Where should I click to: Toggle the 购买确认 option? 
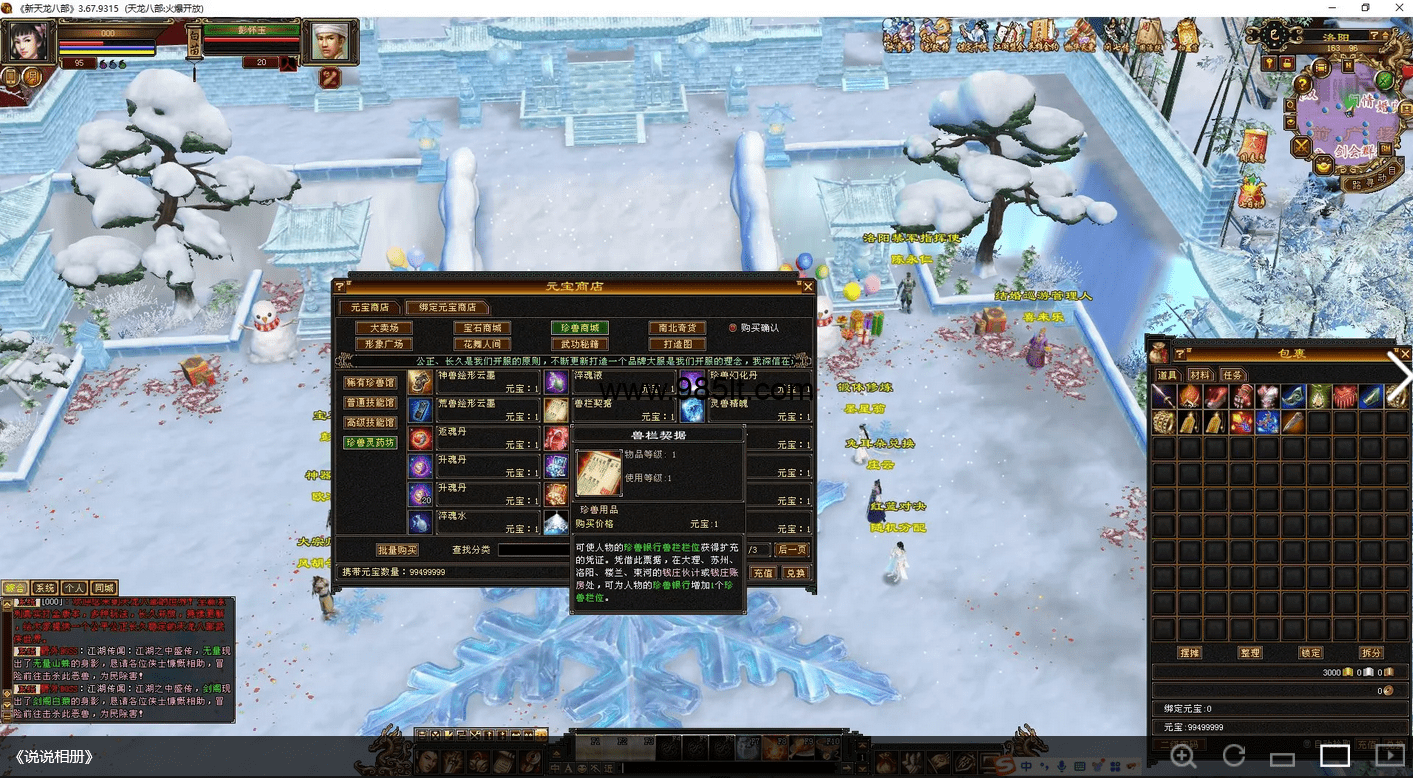tap(733, 328)
